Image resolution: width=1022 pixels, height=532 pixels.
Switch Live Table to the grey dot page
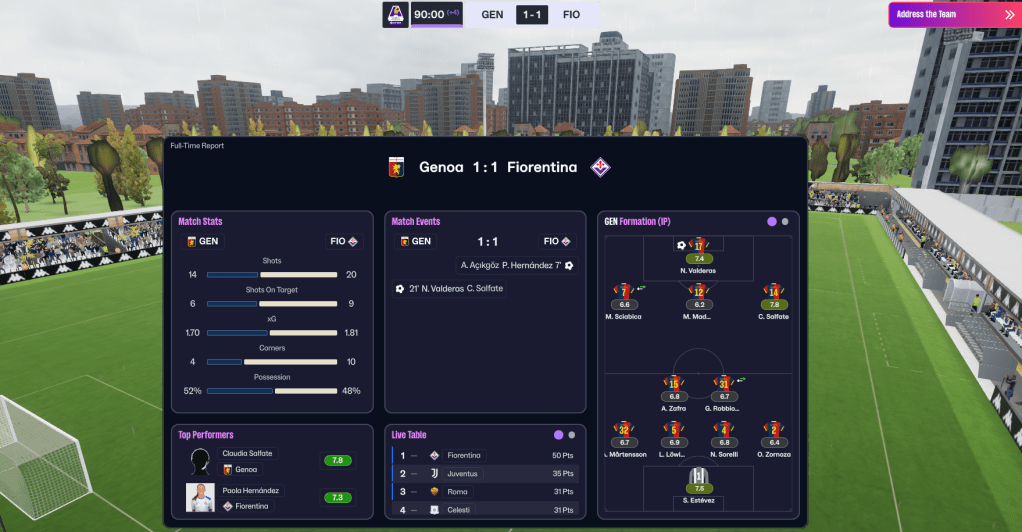pos(572,435)
